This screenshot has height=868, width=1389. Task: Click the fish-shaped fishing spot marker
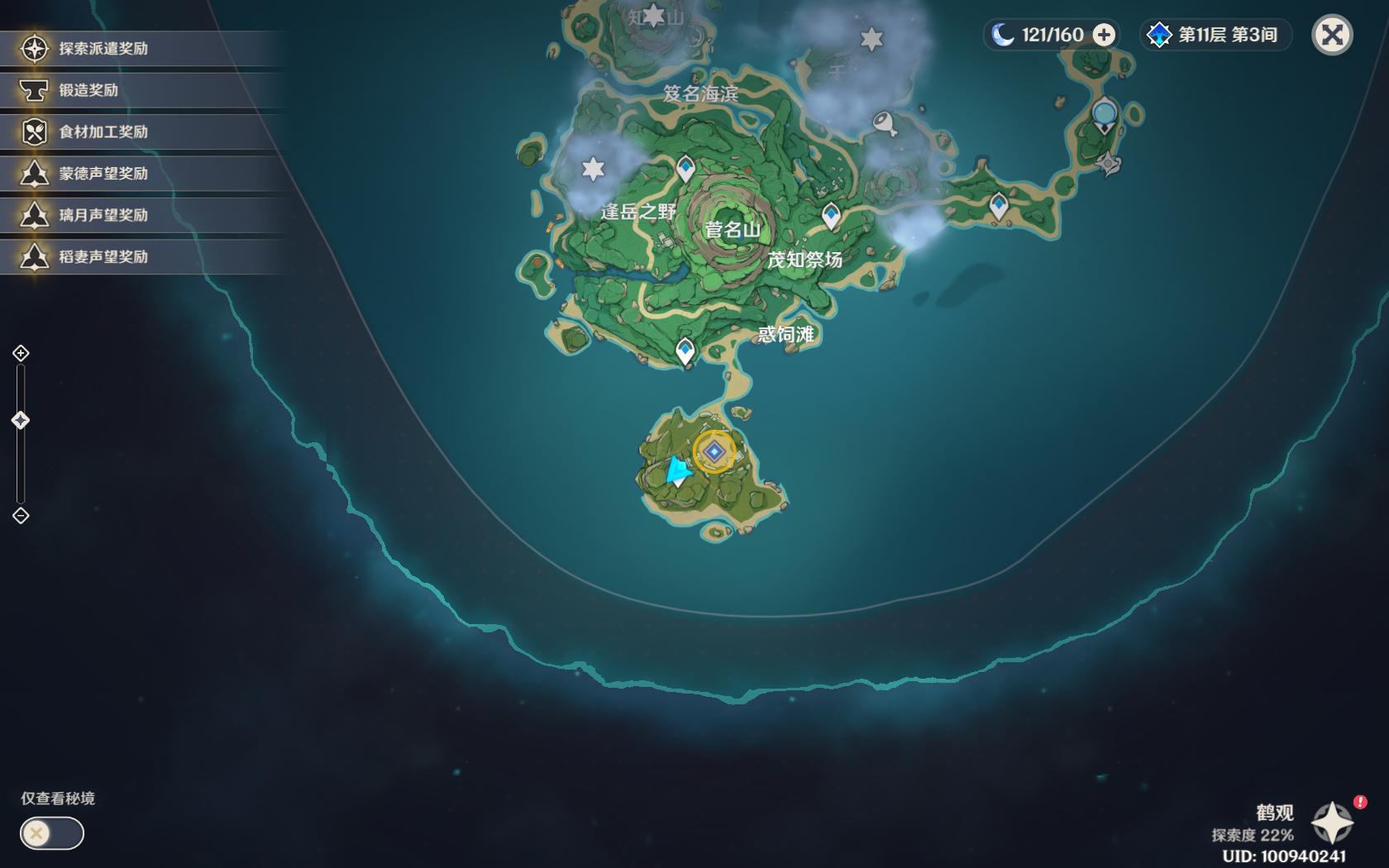click(x=885, y=123)
